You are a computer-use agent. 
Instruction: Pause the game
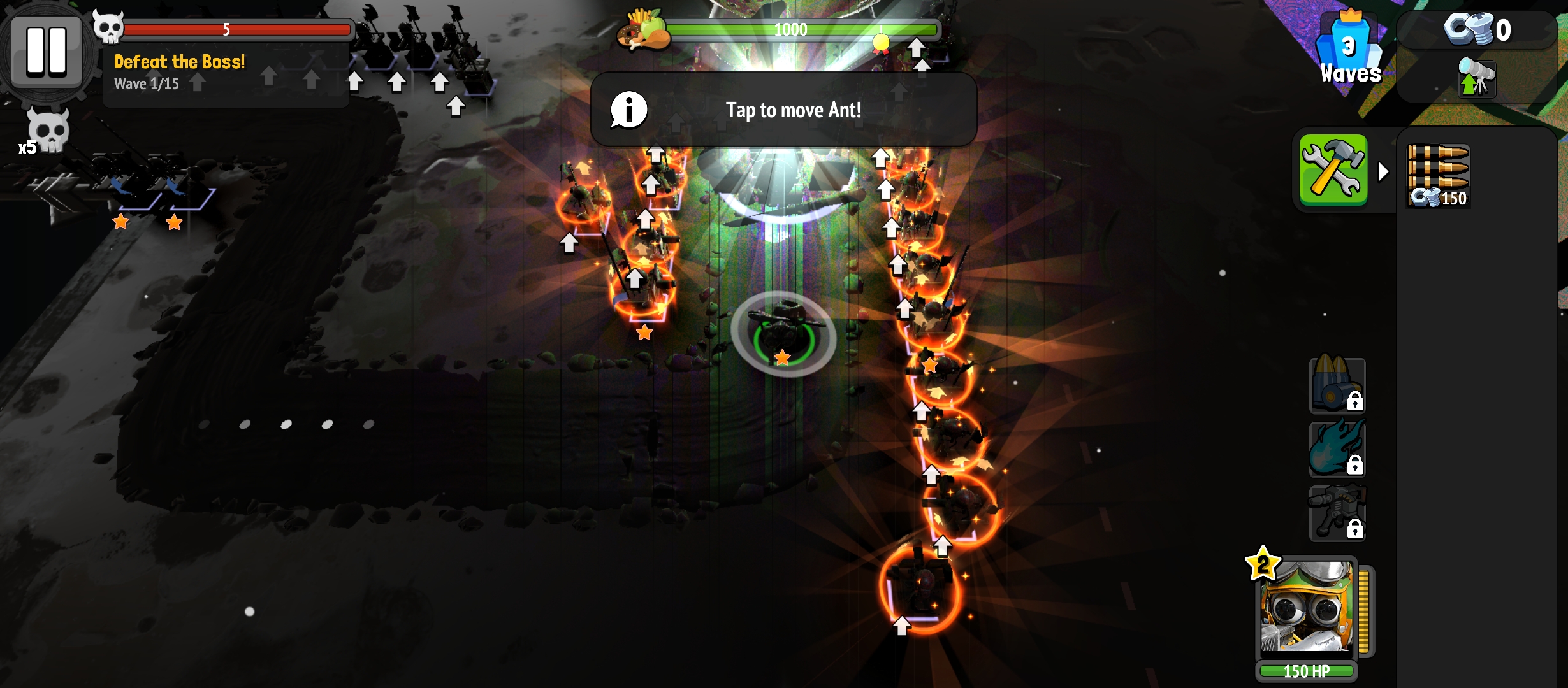point(46,51)
